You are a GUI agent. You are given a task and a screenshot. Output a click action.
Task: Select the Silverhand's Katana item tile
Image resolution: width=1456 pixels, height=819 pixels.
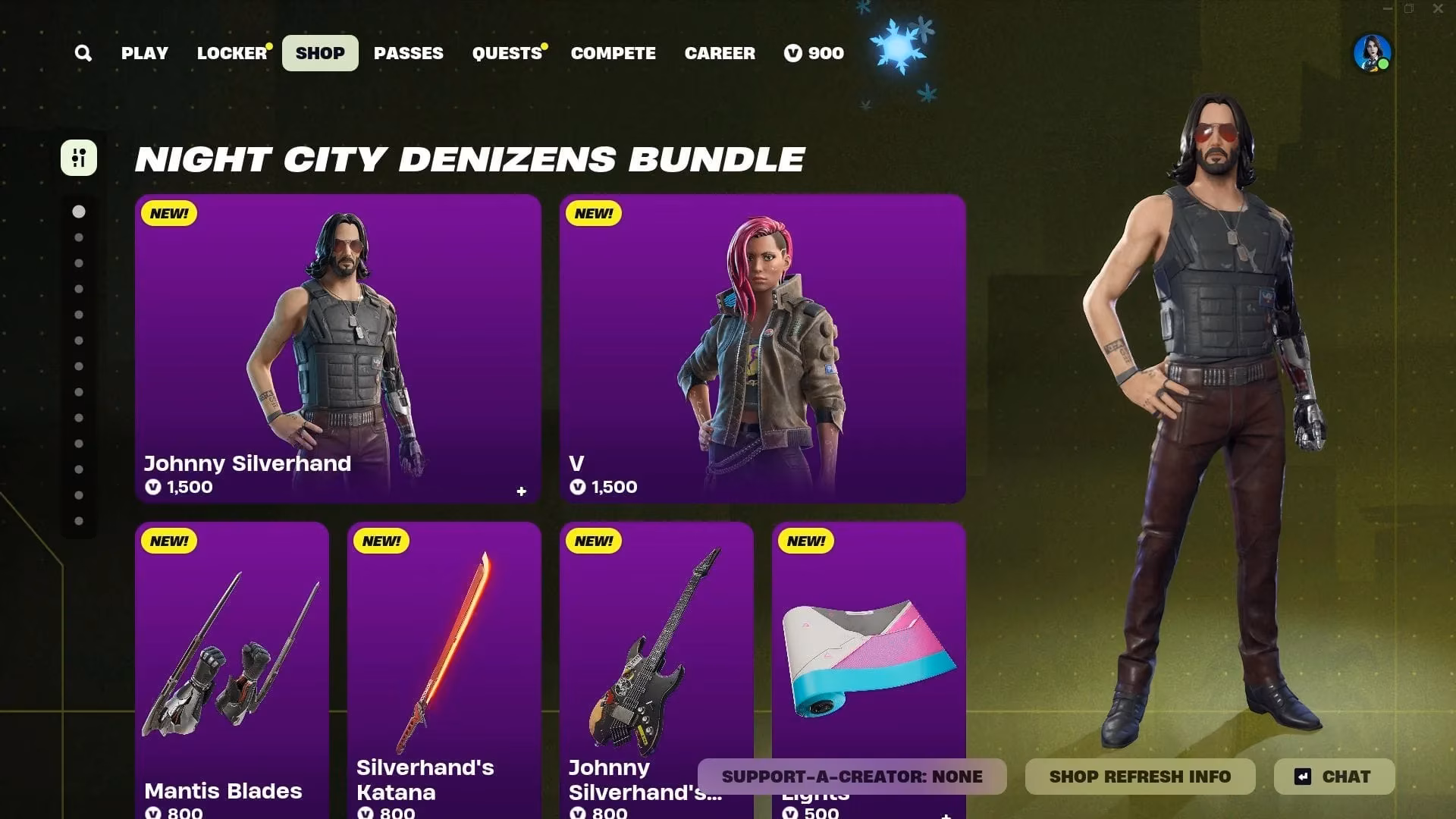(444, 667)
